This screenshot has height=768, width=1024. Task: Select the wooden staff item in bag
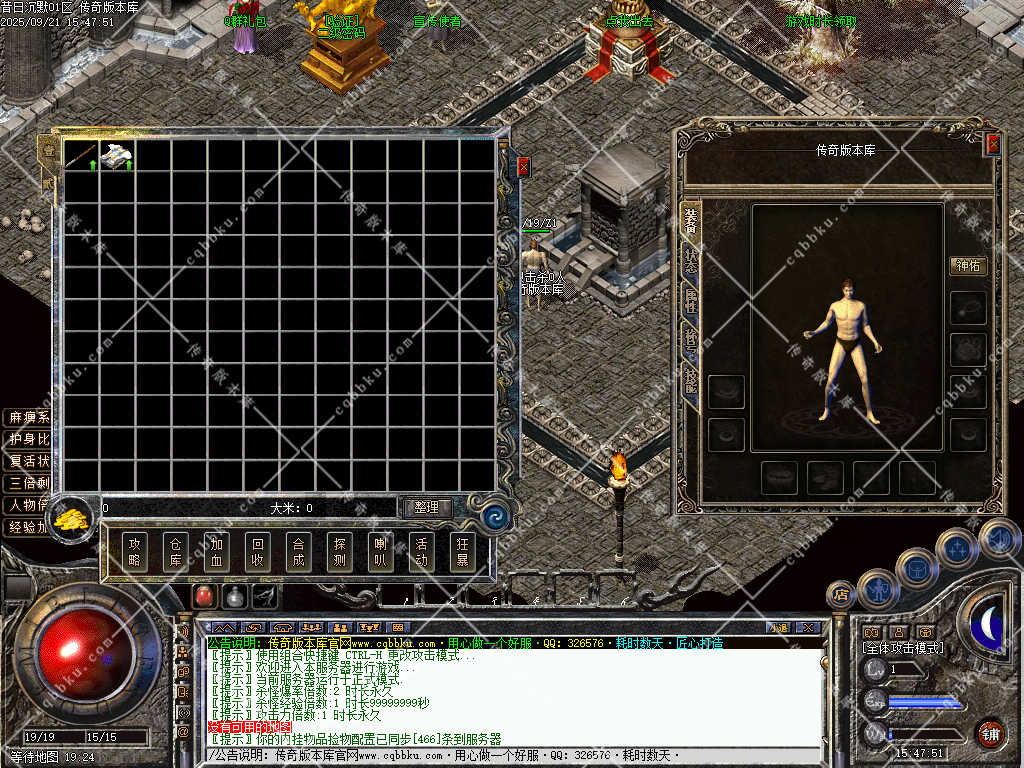pyautogui.click(x=81, y=155)
